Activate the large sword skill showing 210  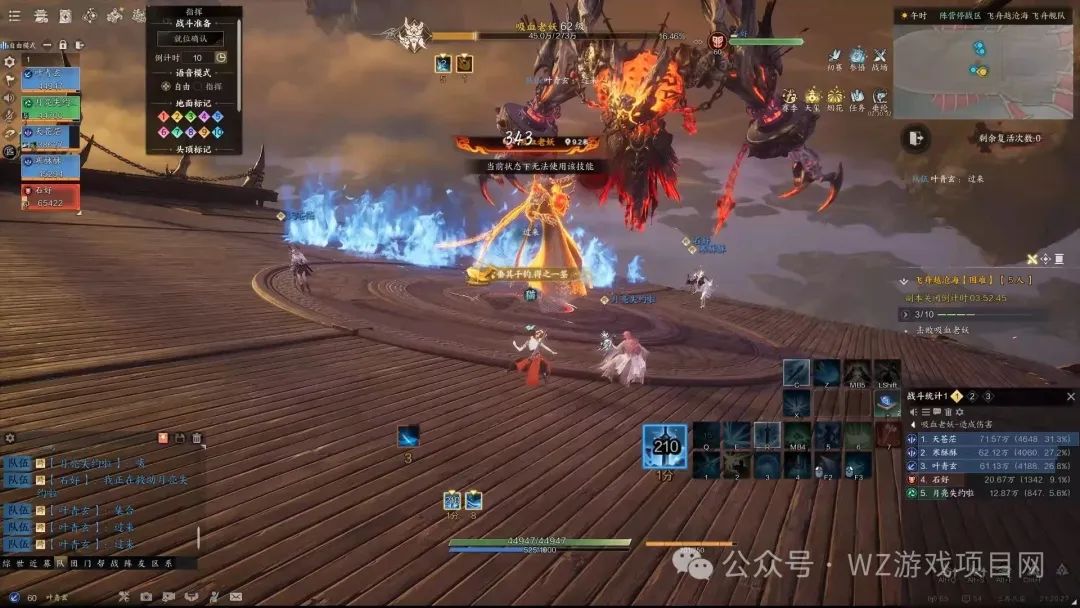(664, 446)
